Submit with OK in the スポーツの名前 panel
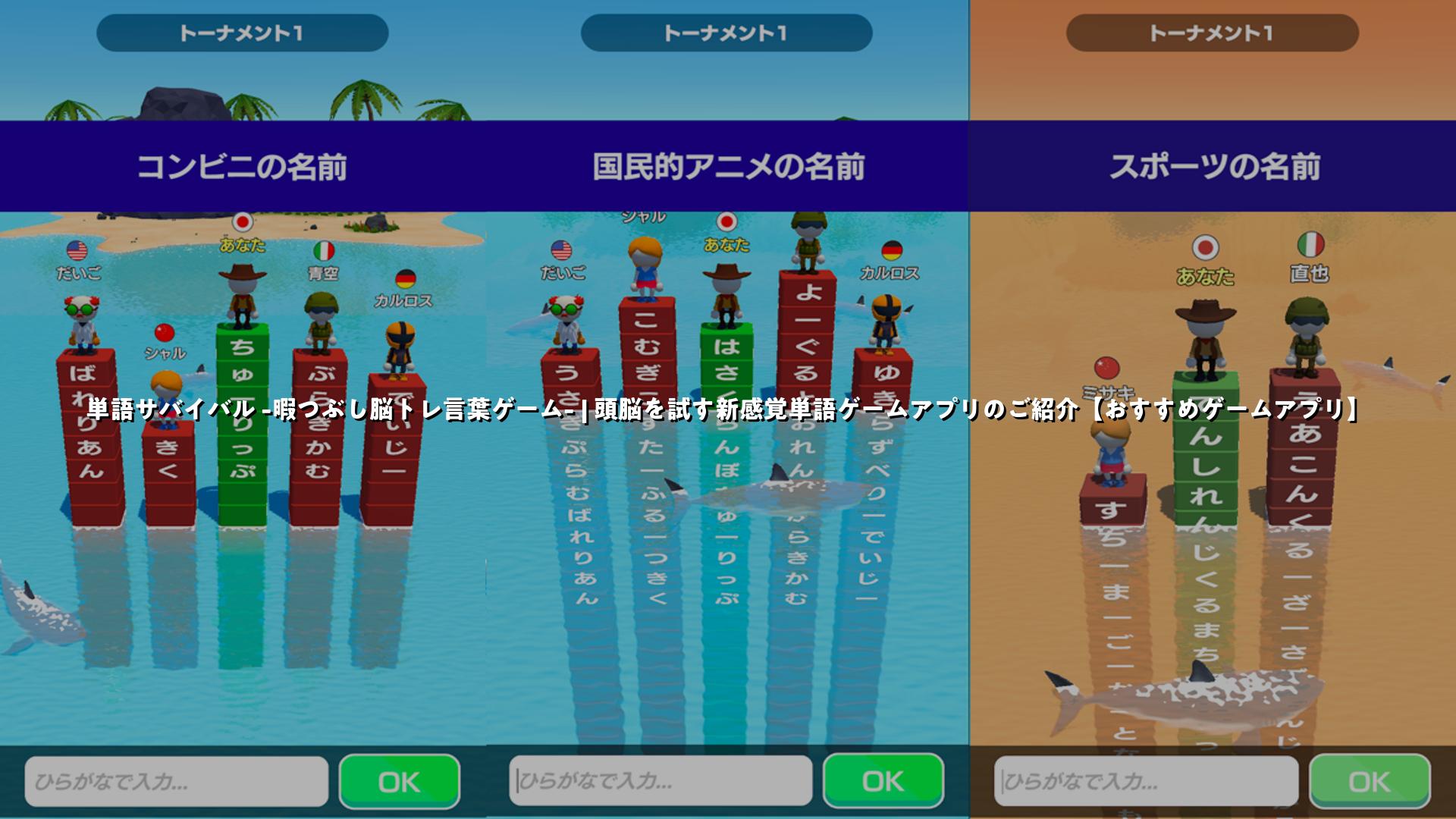1456x819 pixels. (x=1370, y=781)
